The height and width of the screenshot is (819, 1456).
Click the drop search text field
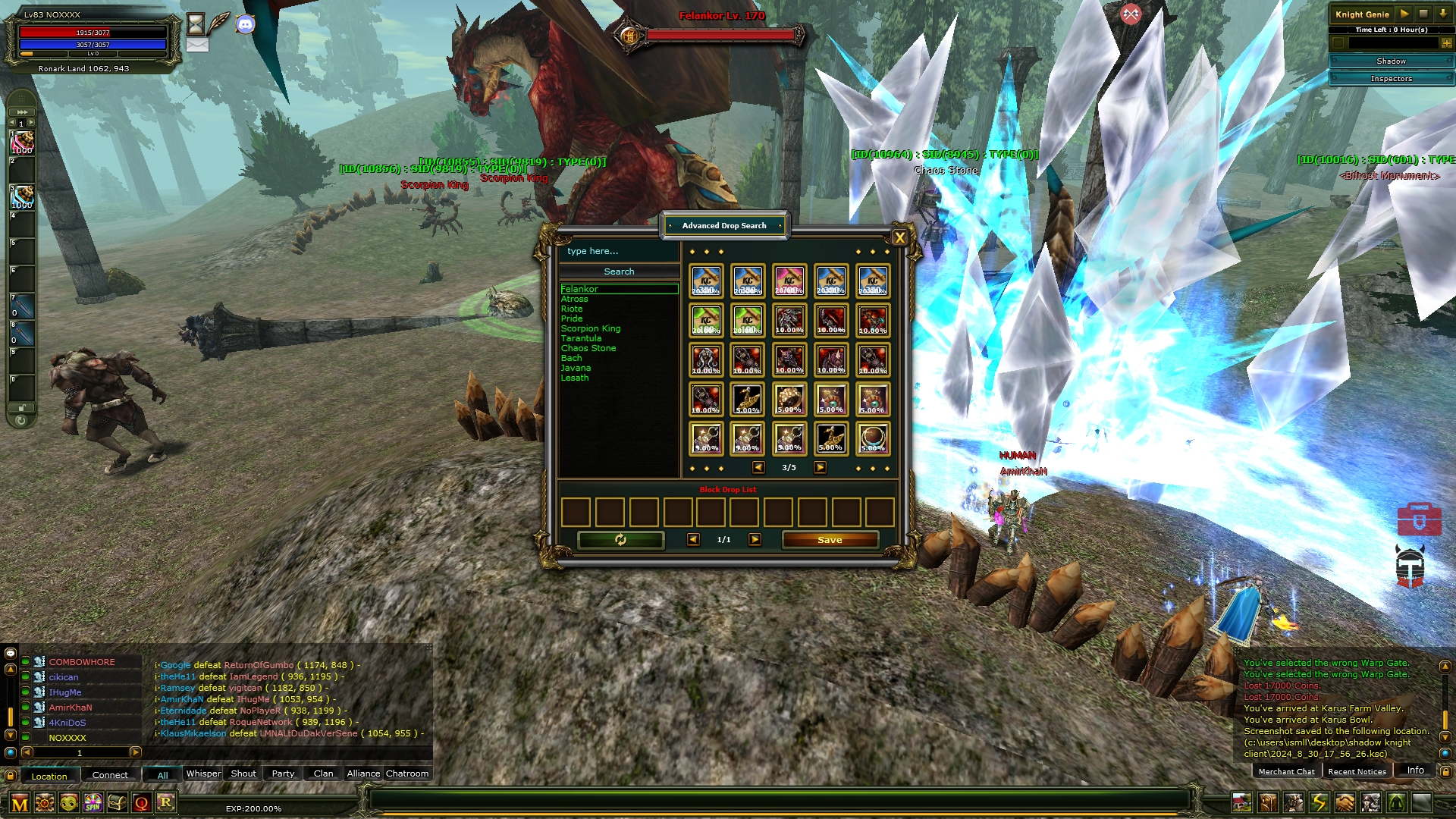pyautogui.click(x=619, y=251)
